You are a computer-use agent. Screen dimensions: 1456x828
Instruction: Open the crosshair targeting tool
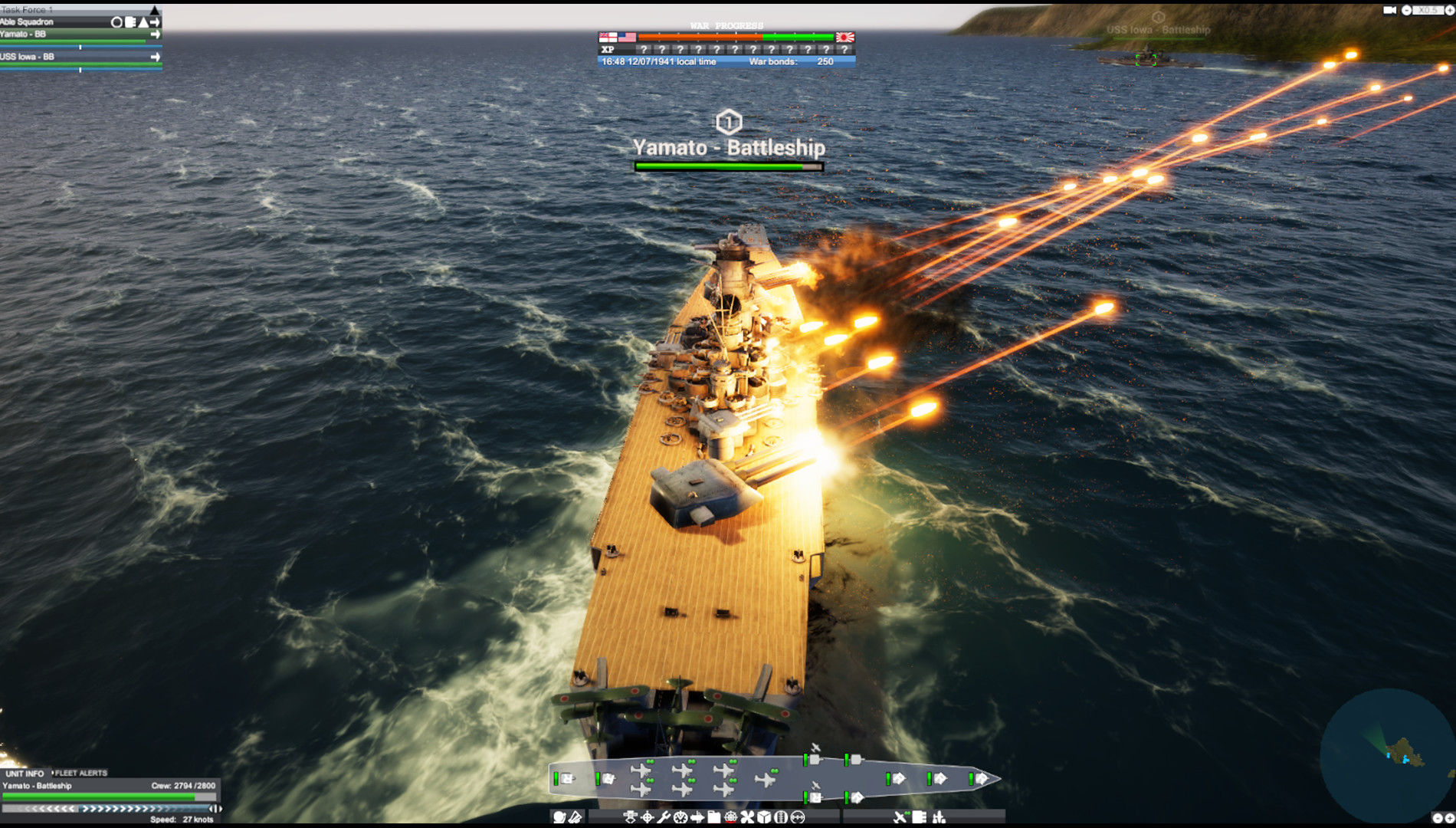646,818
